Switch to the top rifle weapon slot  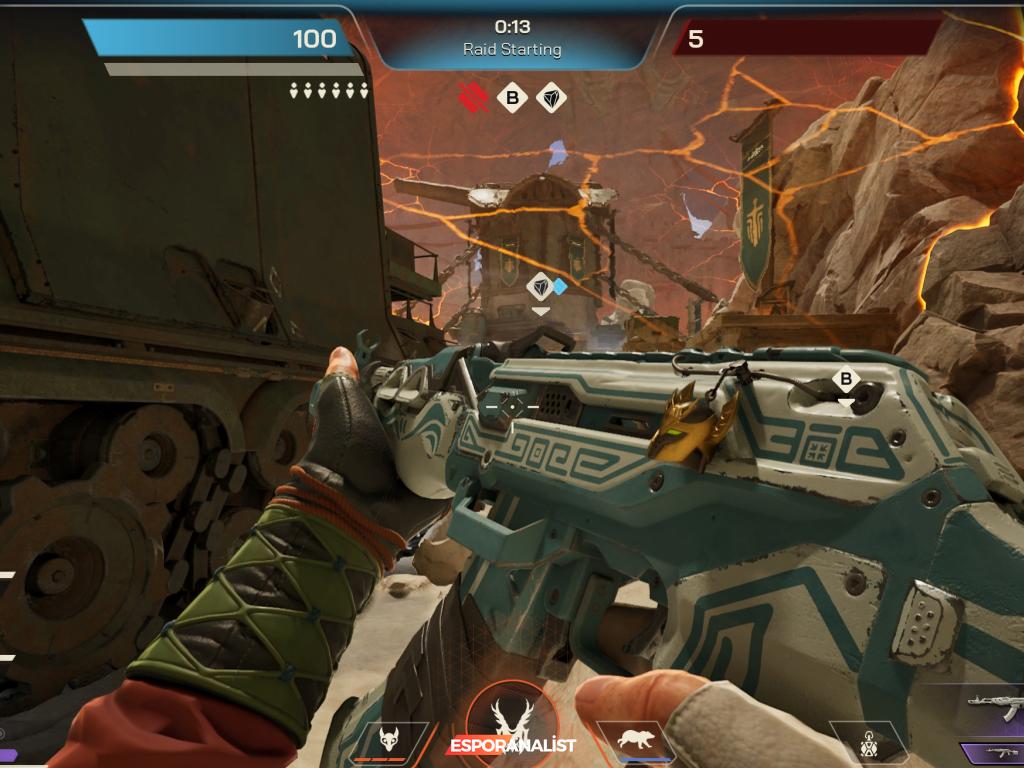(x=995, y=709)
